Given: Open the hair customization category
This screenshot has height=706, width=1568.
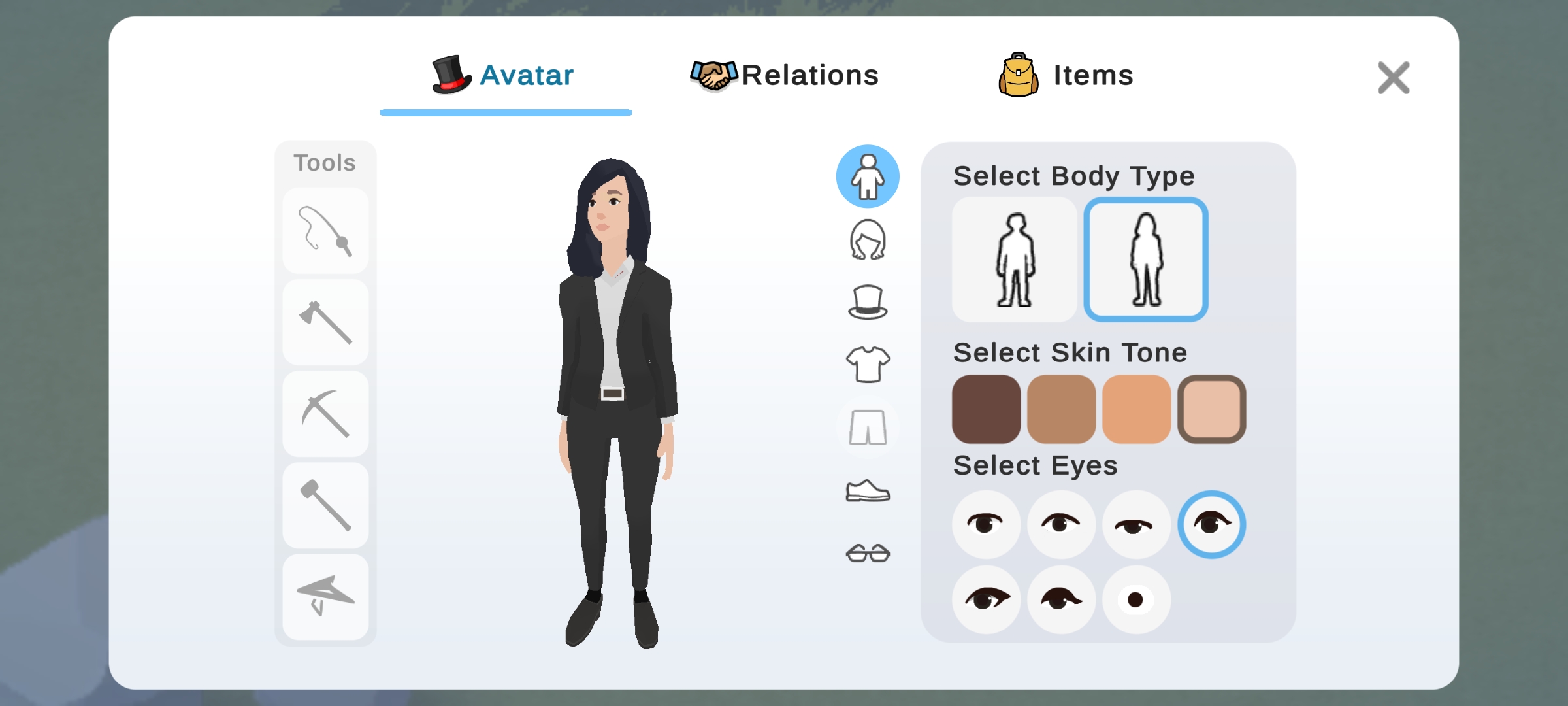Looking at the screenshot, I should pos(868,240).
